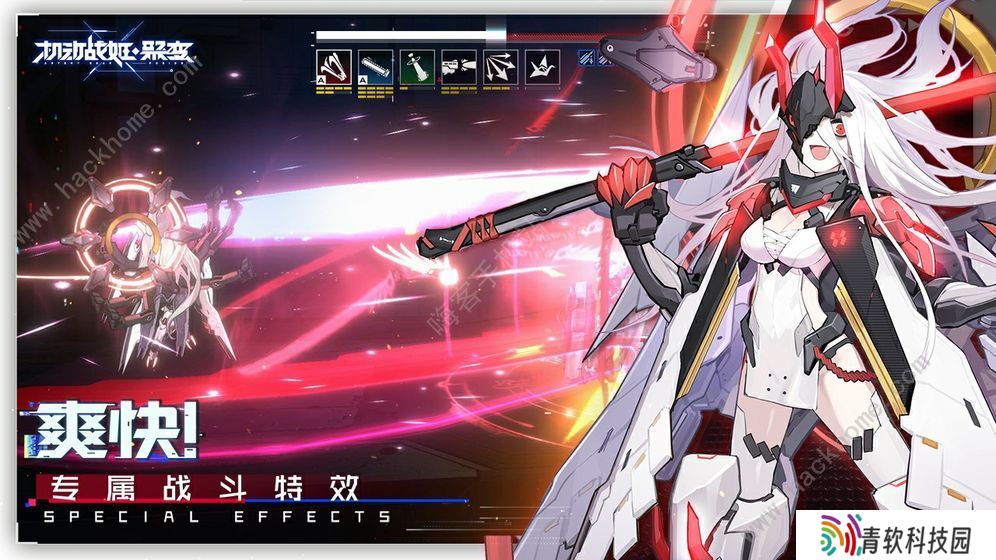Select the claw weapon skill icon

(x=335, y=67)
